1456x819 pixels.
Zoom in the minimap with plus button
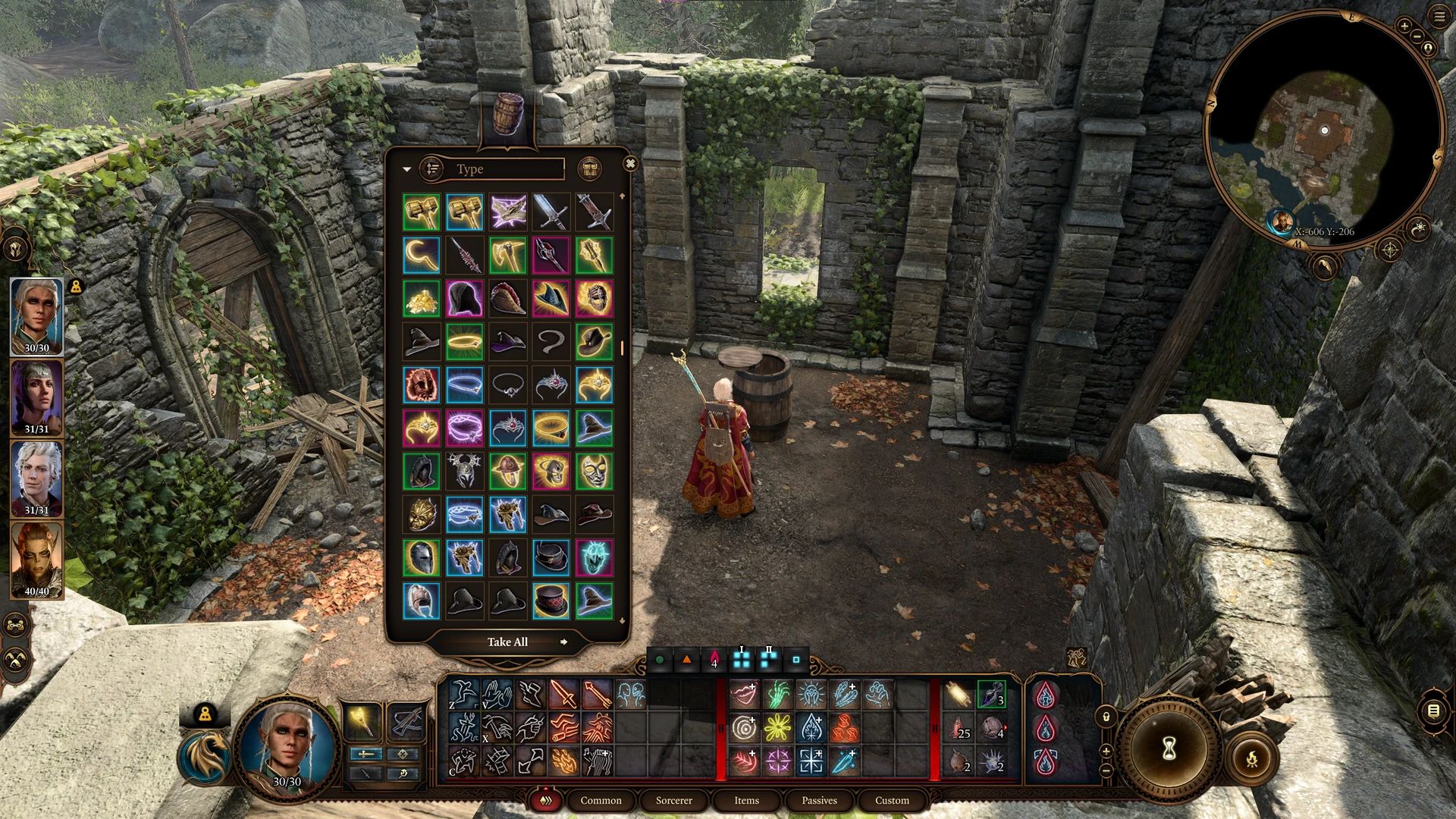[x=1404, y=26]
